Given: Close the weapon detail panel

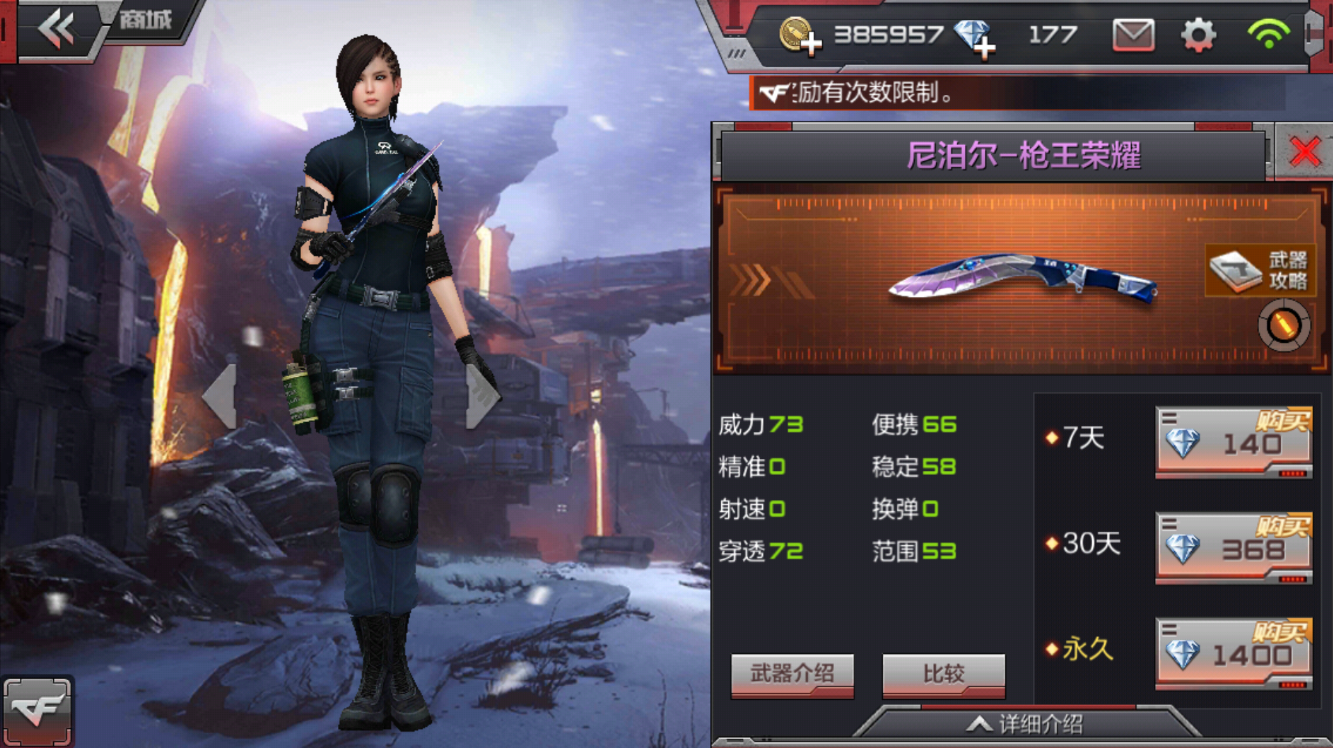Looking at the screenshot, I should [1305, 152].
